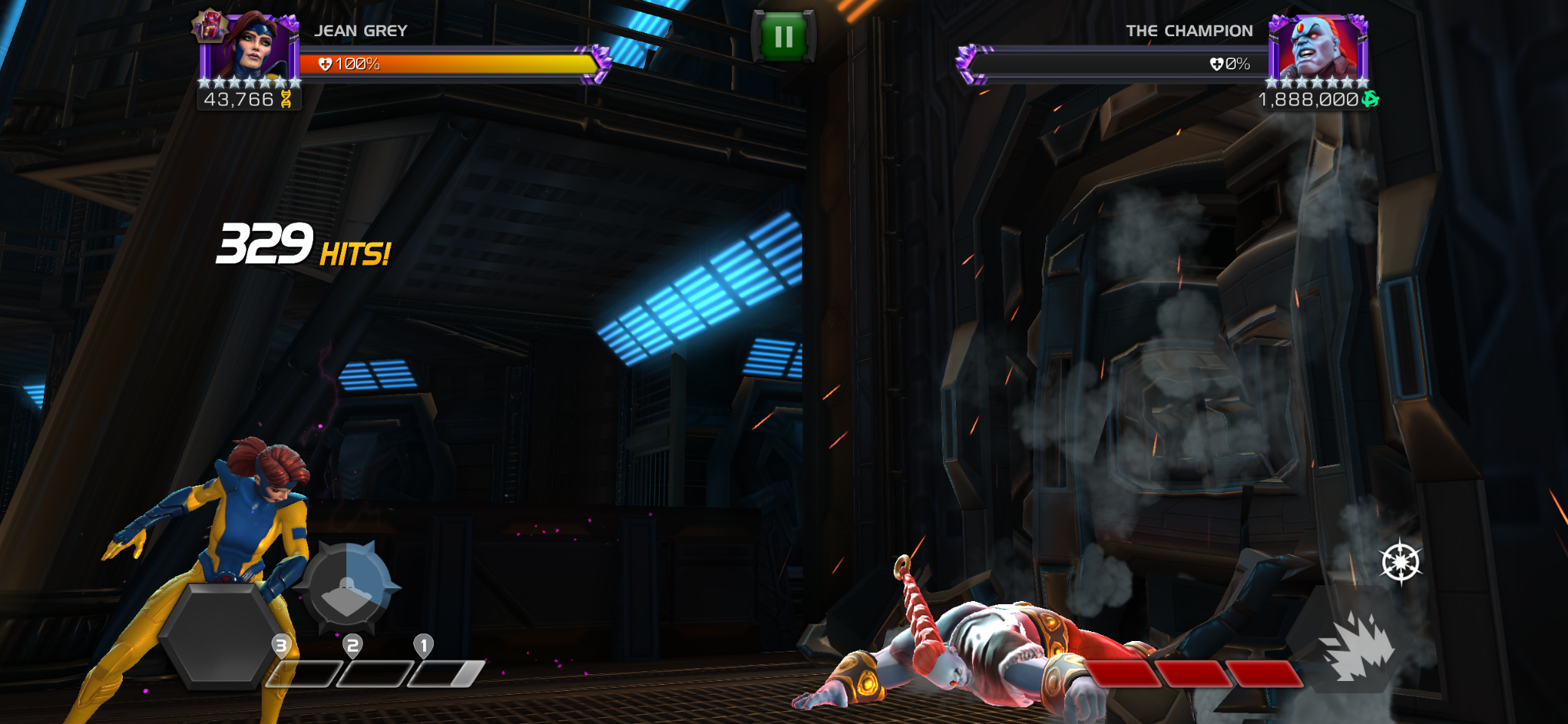Image resolution: width=1568 pixels, height=724 pixels.
Task: Tap the opponent's spiky special attack icon
Action: [x=1357, y=647]
